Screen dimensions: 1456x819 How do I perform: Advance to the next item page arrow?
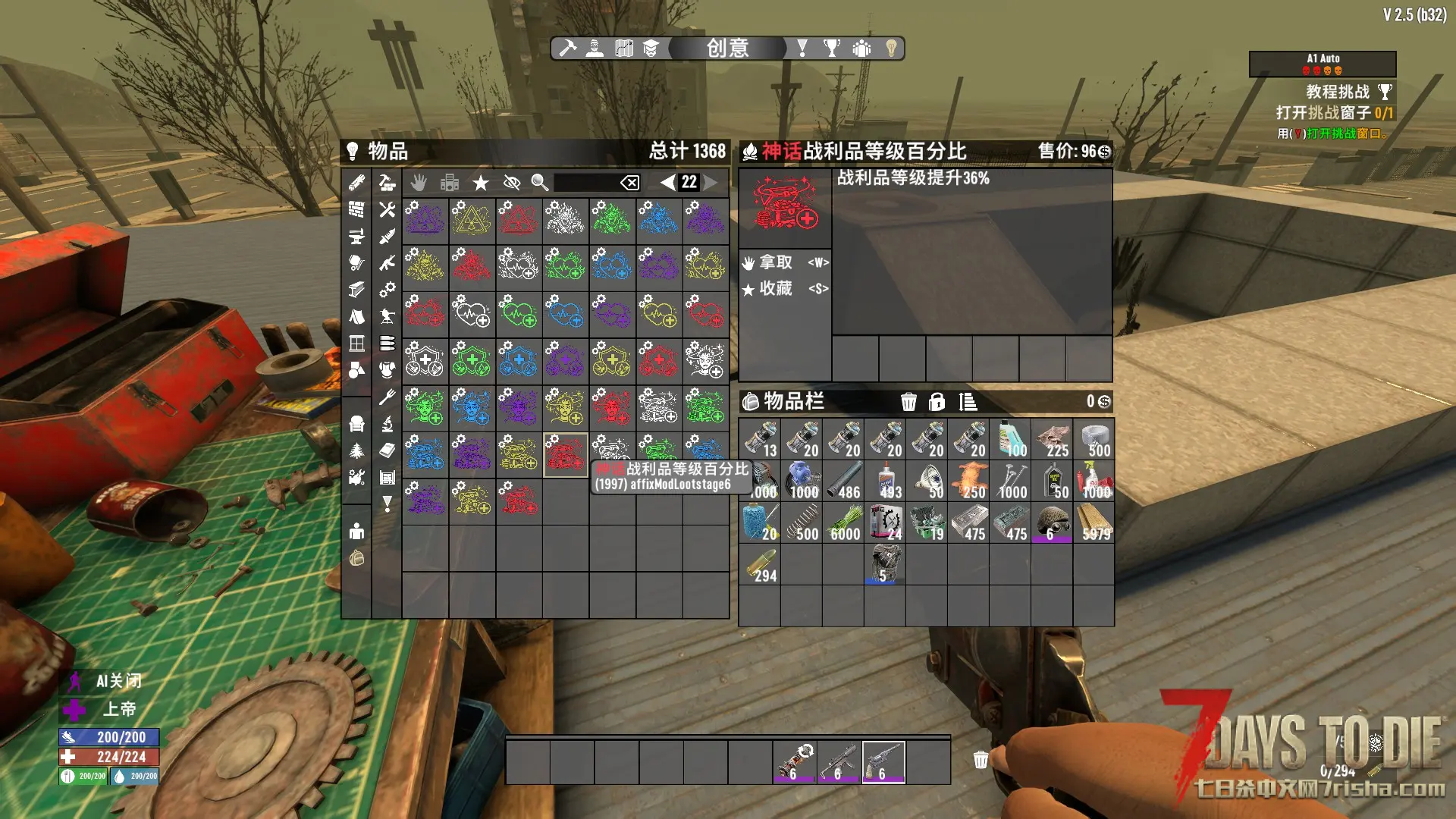(711, 182)
